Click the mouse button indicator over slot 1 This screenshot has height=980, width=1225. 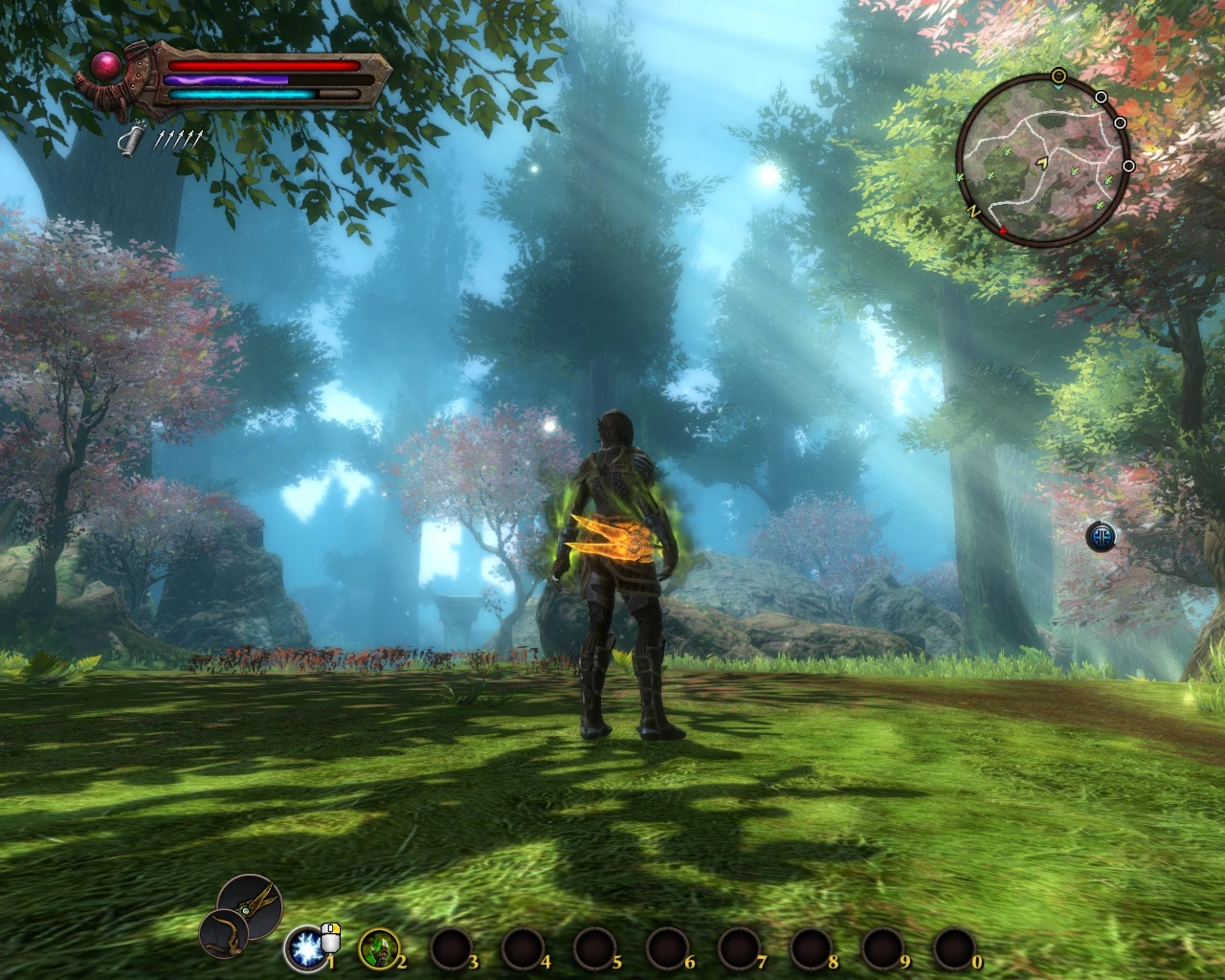coord(330,939)
